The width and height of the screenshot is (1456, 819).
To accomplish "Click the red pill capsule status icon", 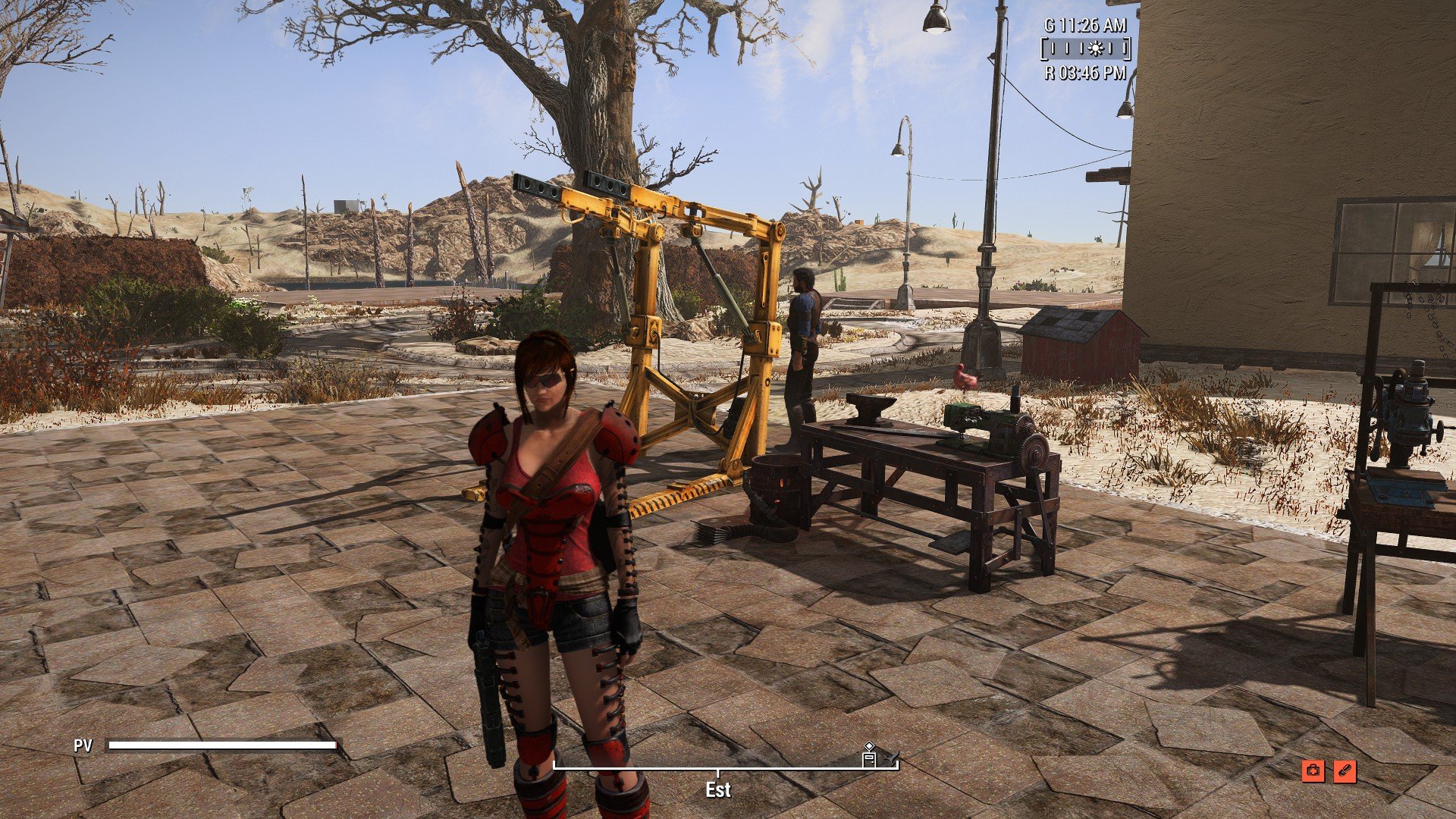I will point(1345,771).
